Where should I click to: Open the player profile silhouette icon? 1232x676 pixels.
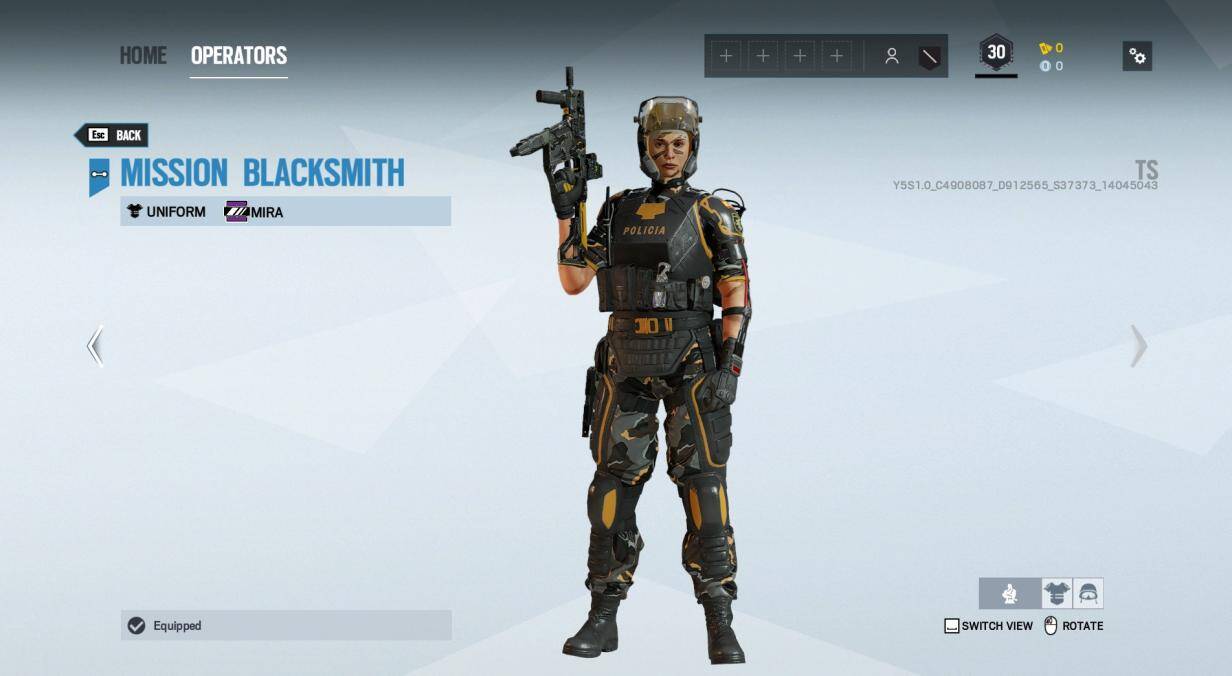[891, 57]
